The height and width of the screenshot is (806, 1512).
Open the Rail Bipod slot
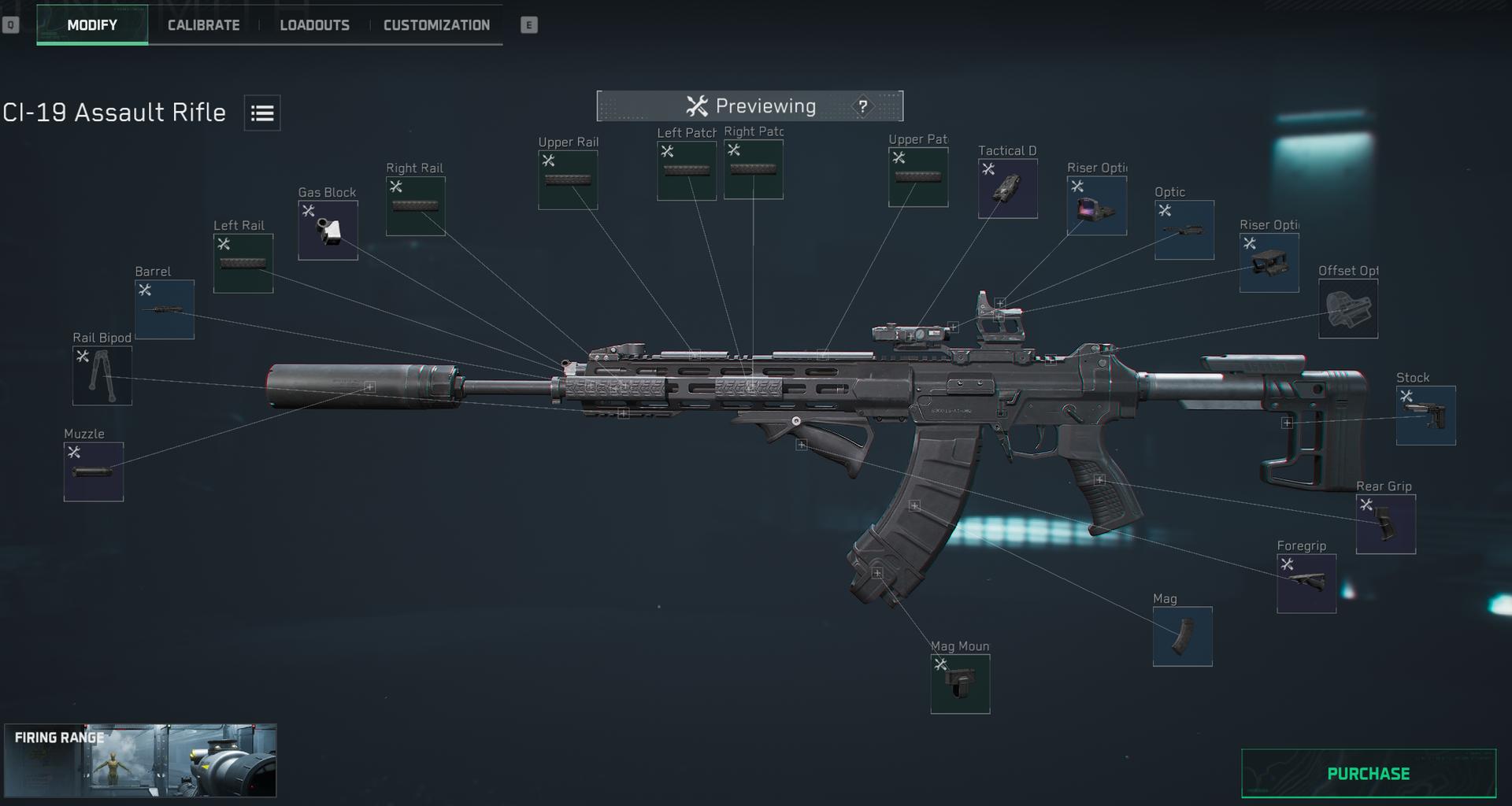pos(102,375)
